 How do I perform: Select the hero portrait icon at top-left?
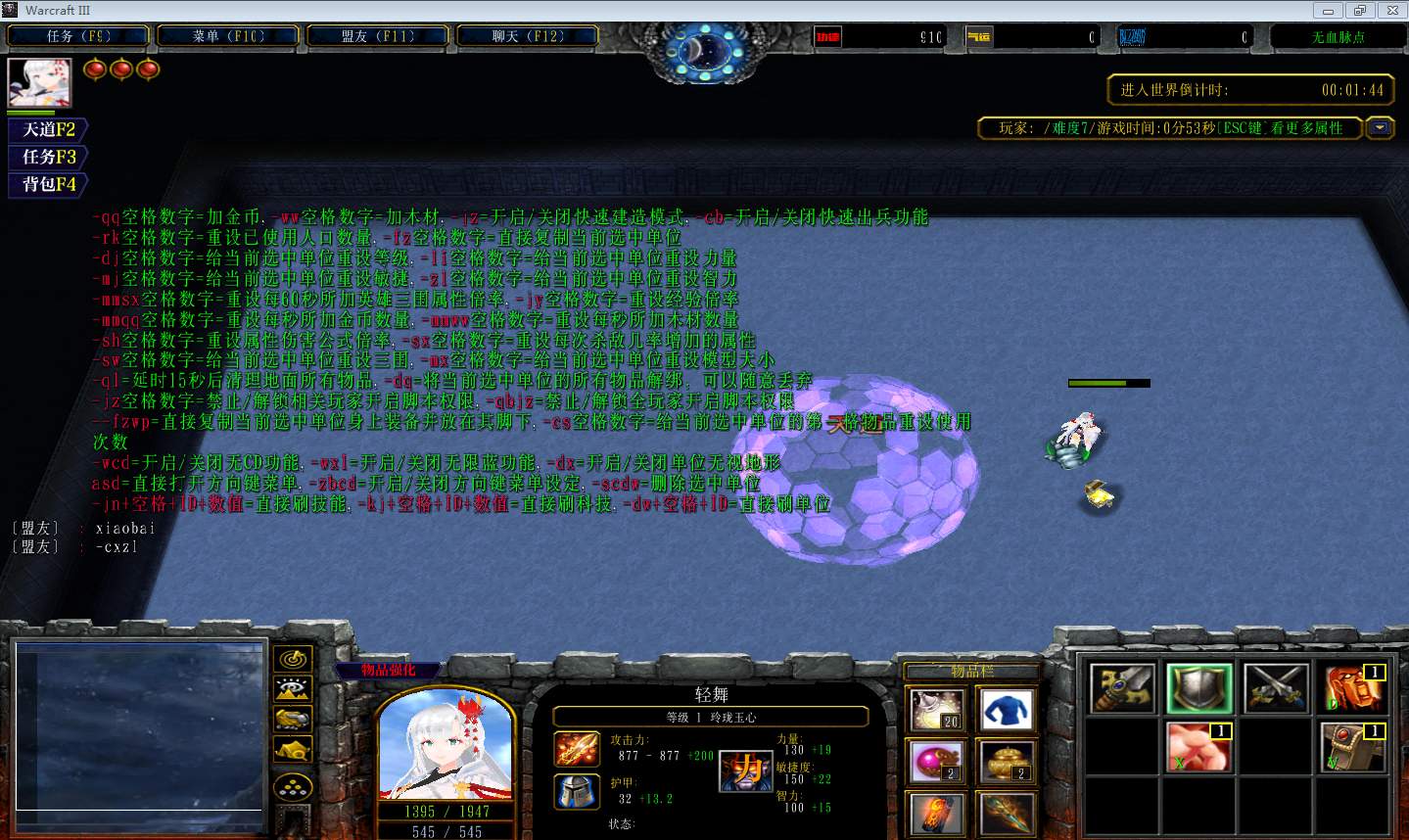coord(39,82)
